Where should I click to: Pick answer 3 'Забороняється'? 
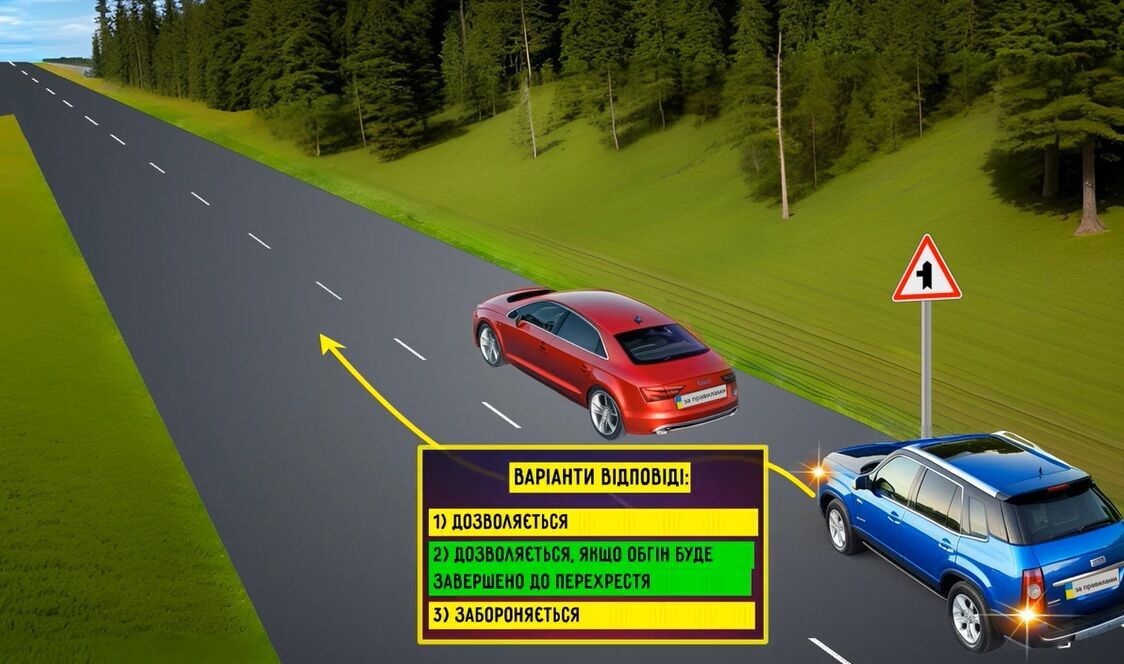593,615
